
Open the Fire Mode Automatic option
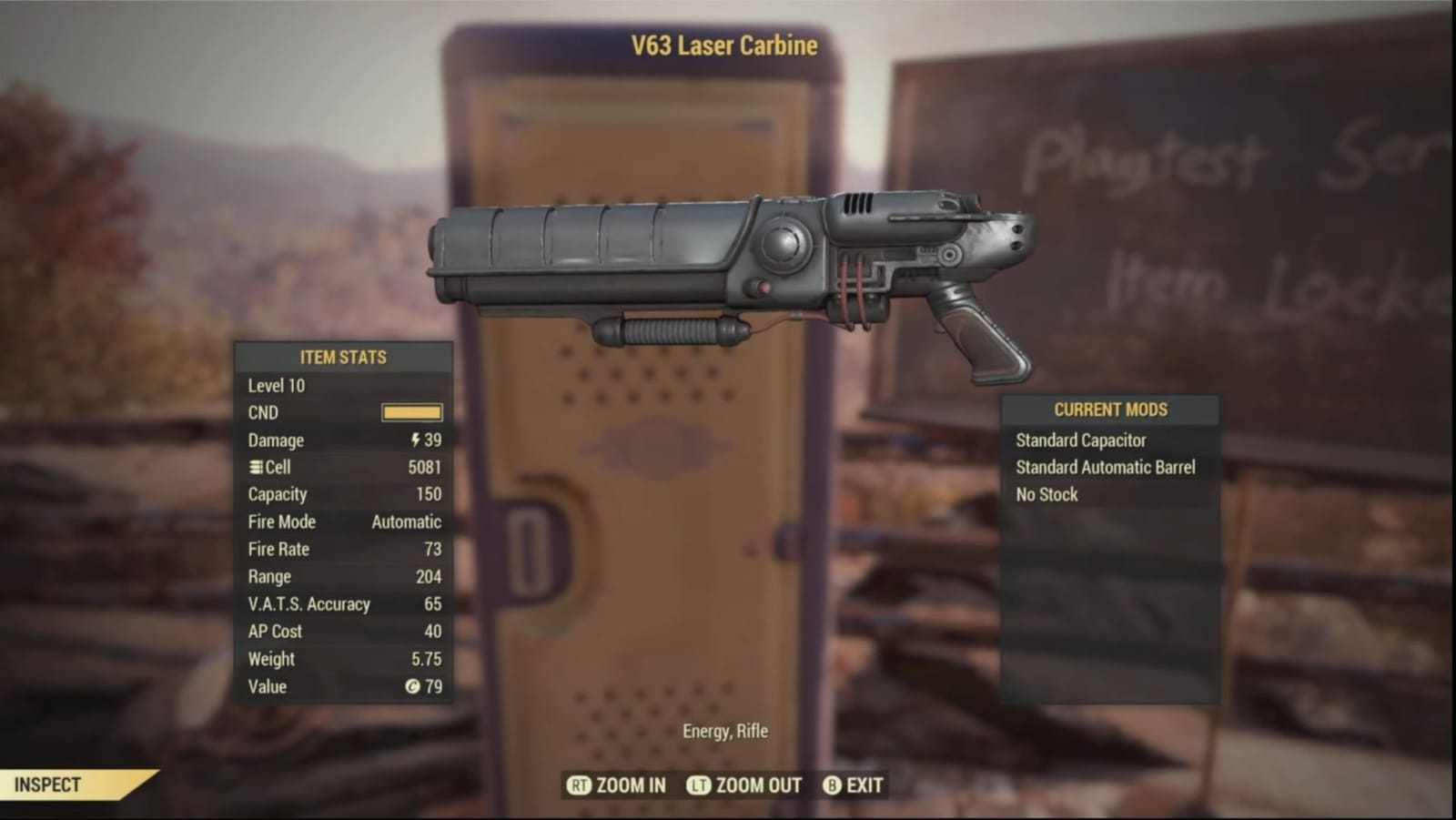tap(404, 521)
